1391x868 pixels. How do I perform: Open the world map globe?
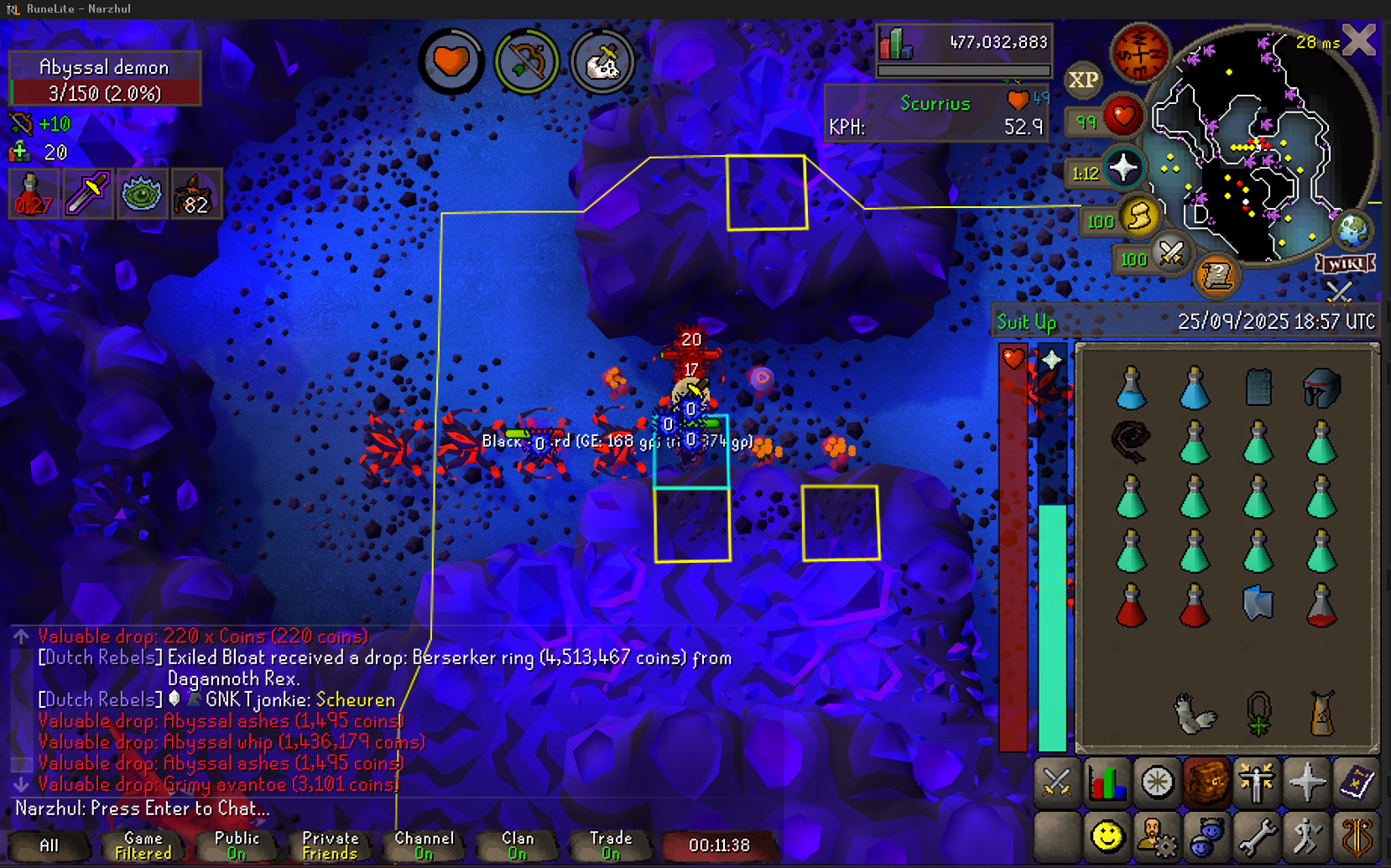pos(1352,230)
